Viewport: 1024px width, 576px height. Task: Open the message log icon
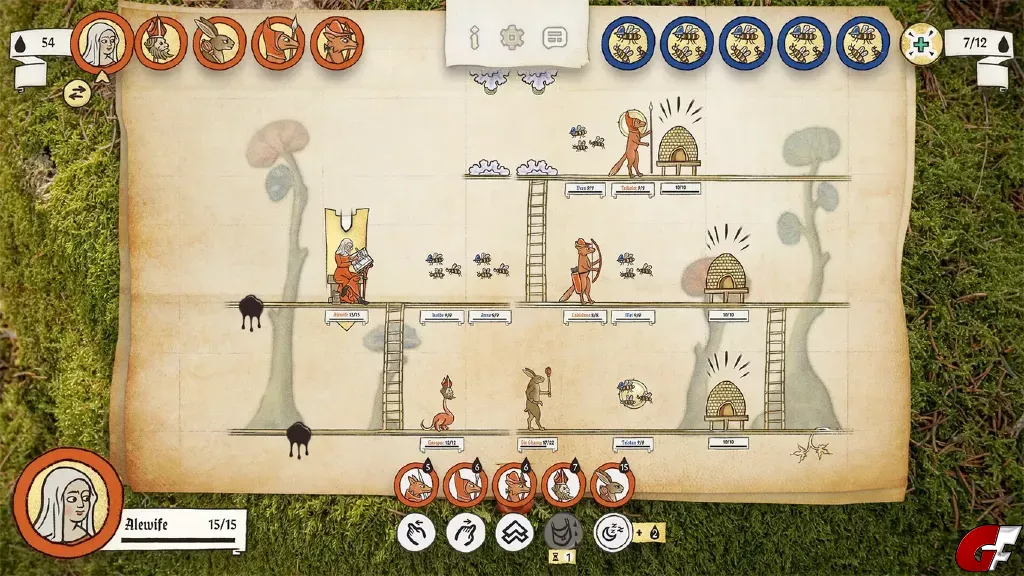tap(554, 39)
